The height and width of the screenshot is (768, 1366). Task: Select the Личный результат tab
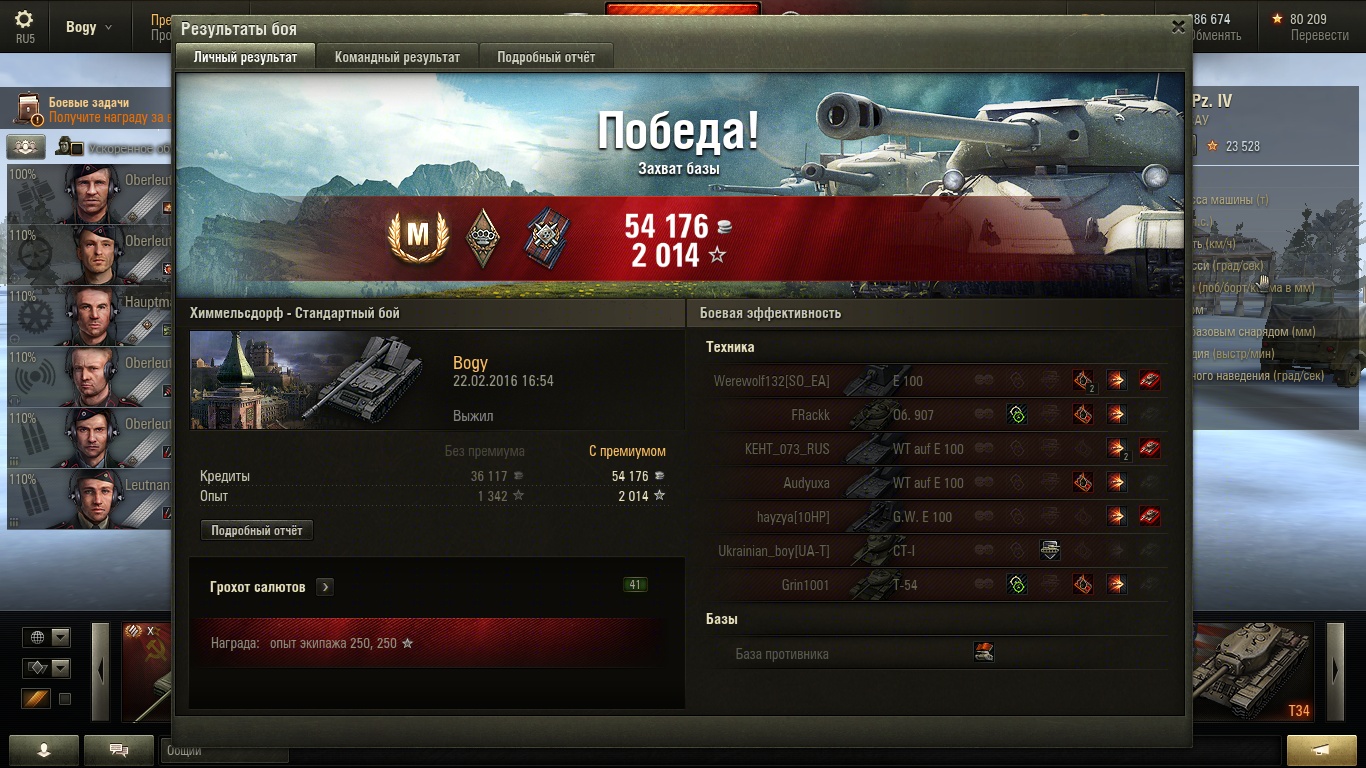(245, 57)
